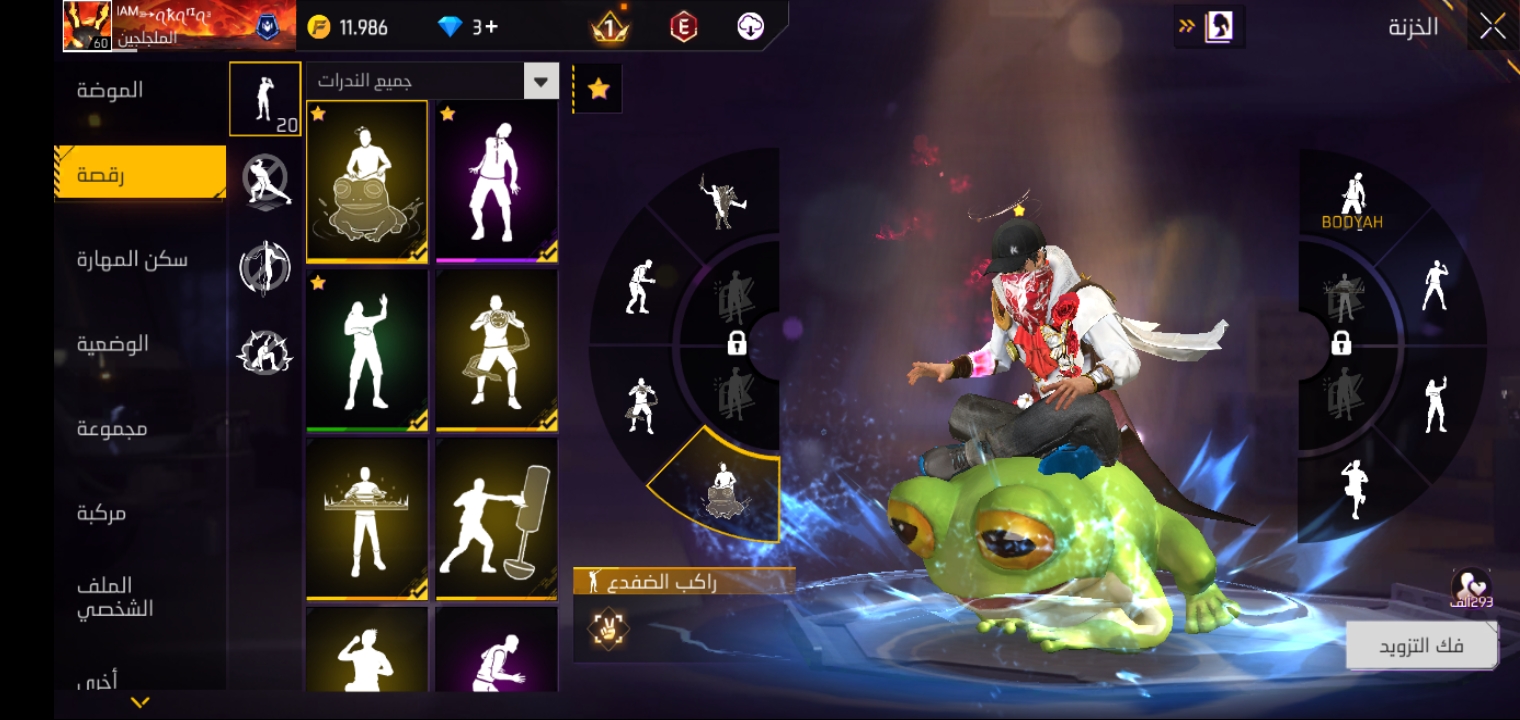This screenshot has width=1520, height=720.
Task: Open the مجموعة collection tab
Action: pyautogui.click(x=112, y=428)
